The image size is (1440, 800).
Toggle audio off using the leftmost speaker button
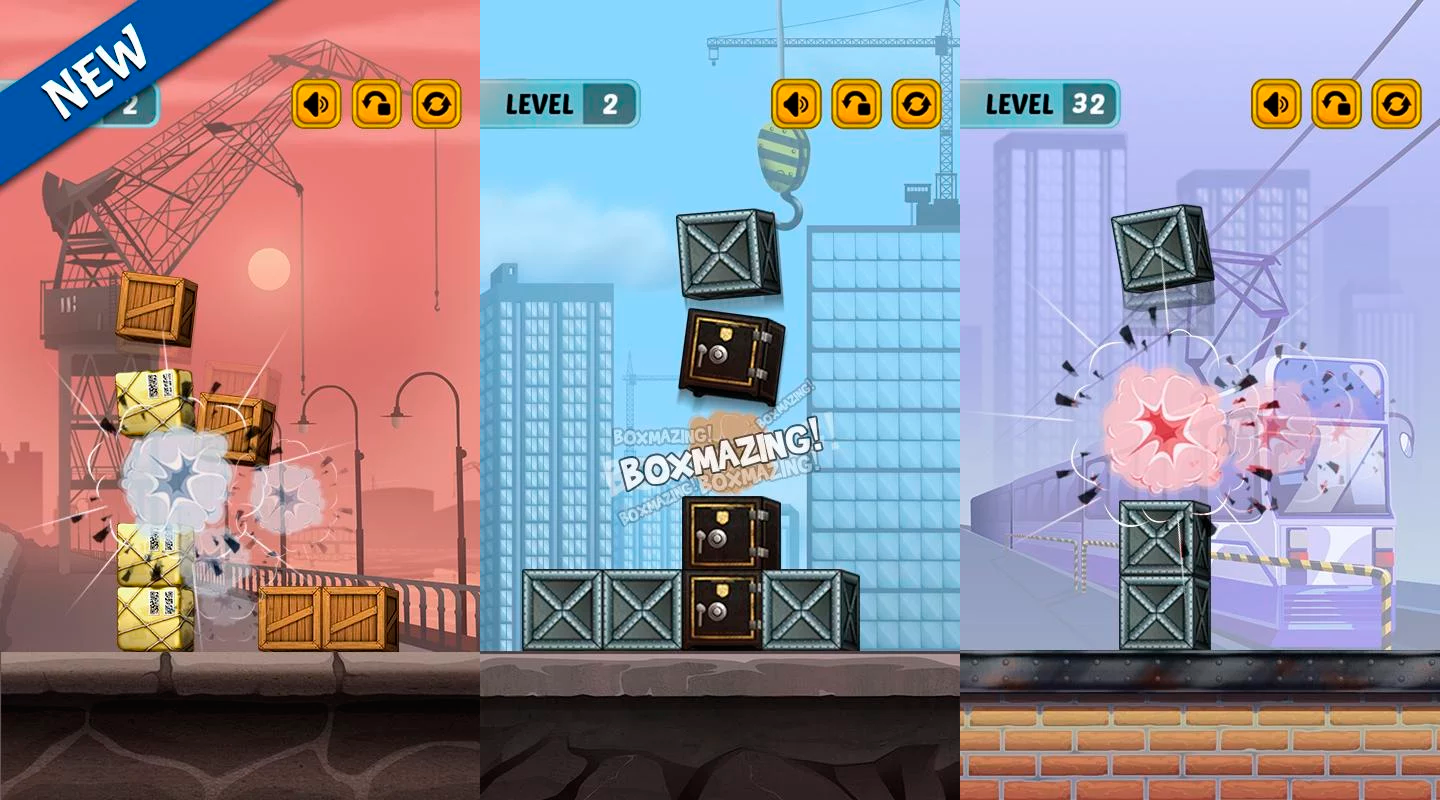(x=316, y=102)
